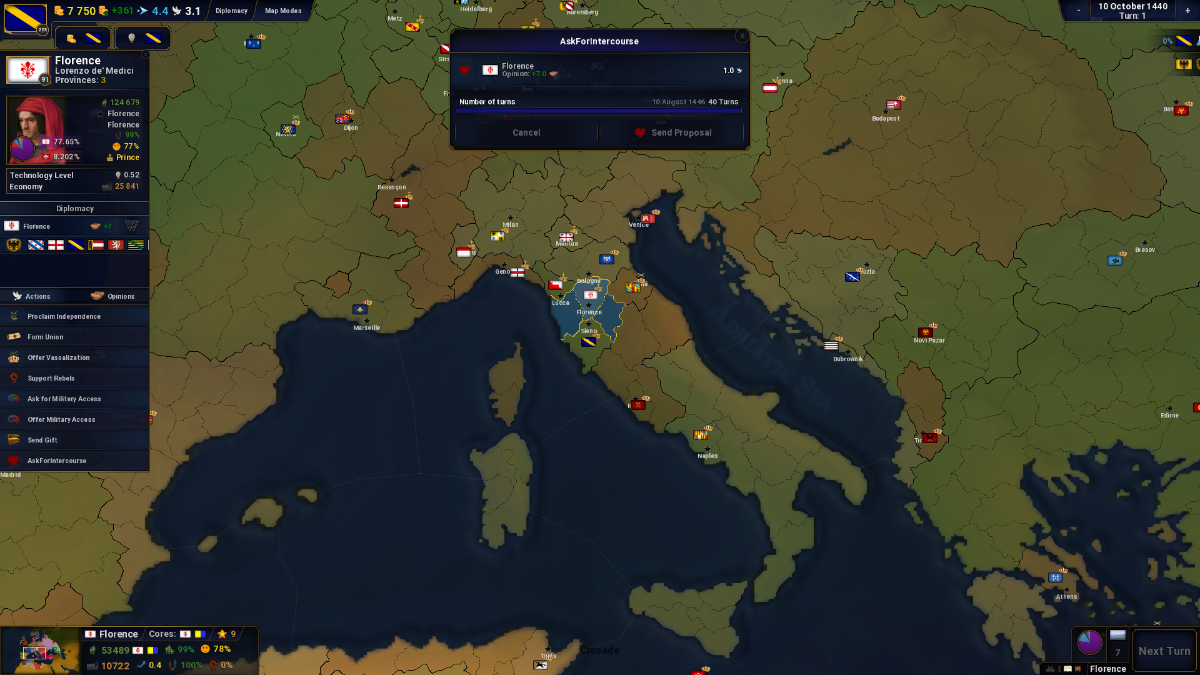The image size is (1200, 675).
Task: Select the Form Union action
Action: (45, 337)
